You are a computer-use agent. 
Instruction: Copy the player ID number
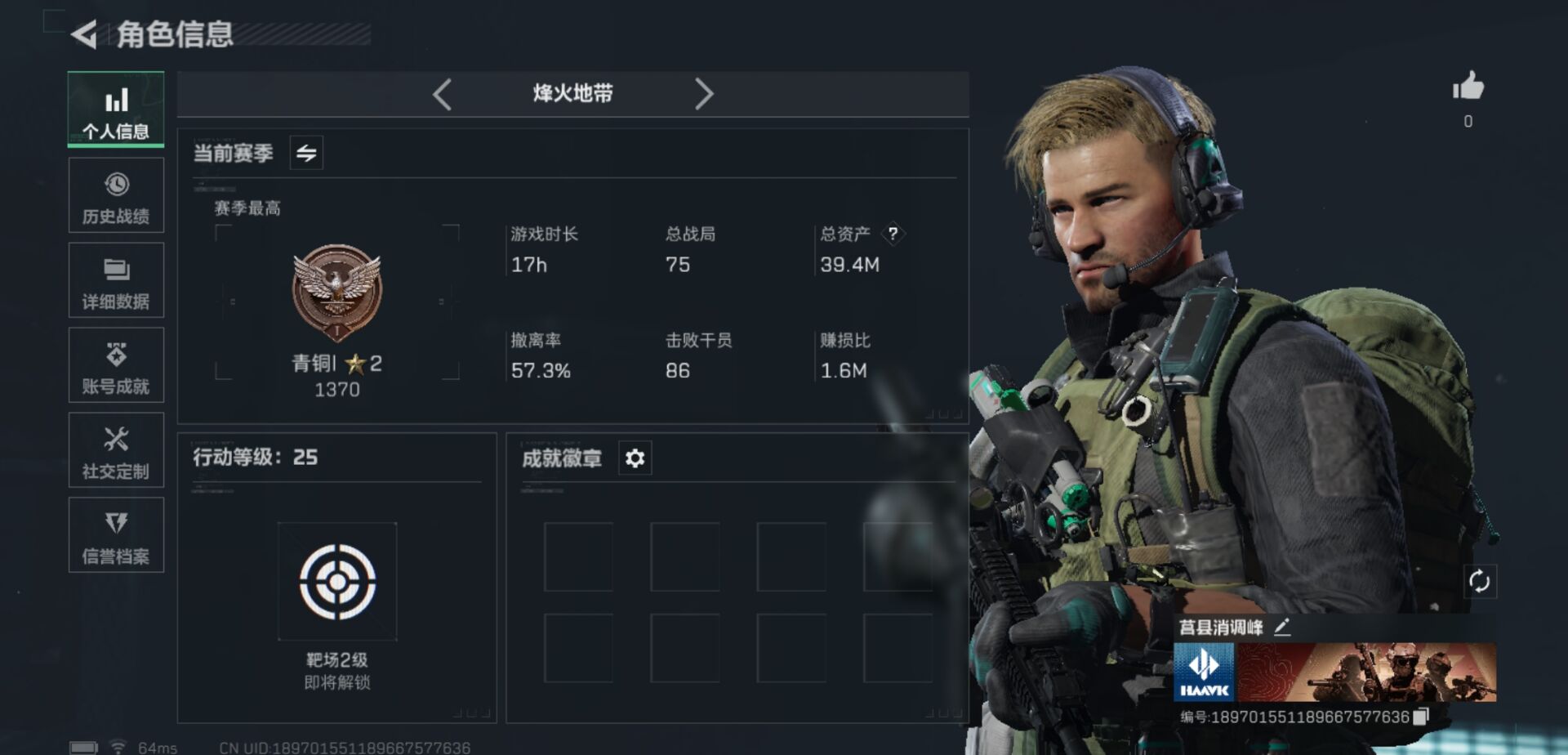(1421, 717)
